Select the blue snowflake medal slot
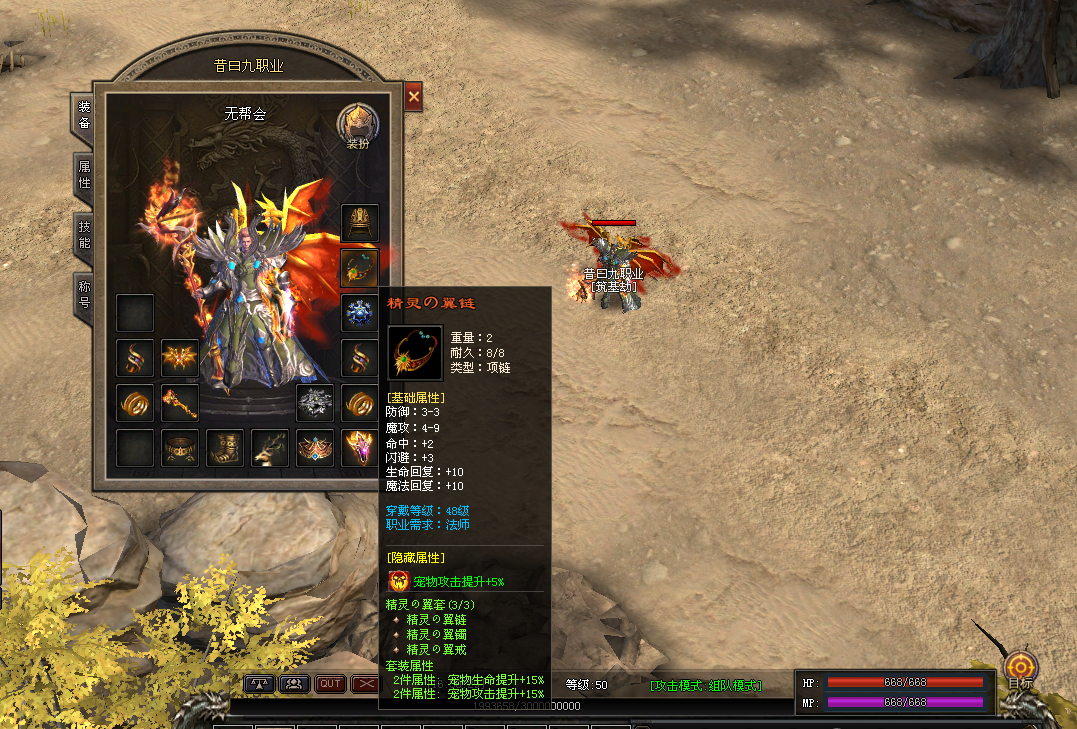This screenshot has width=1077, height=729. (x=359, y=312)
